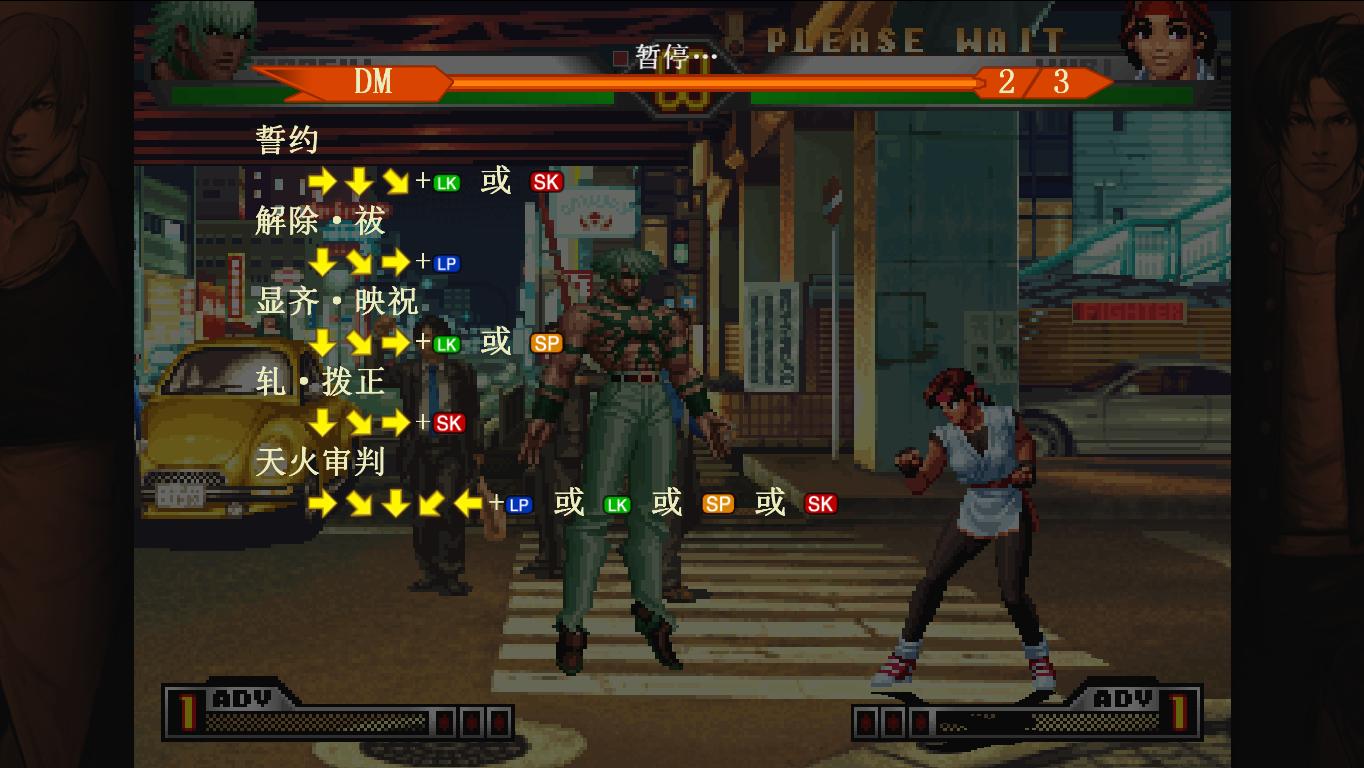This screenshot has height=768, width=1364.
Task: Click the first down-arrow under 解除·袚
Action: pyautogui.click(x=320, y=263)
